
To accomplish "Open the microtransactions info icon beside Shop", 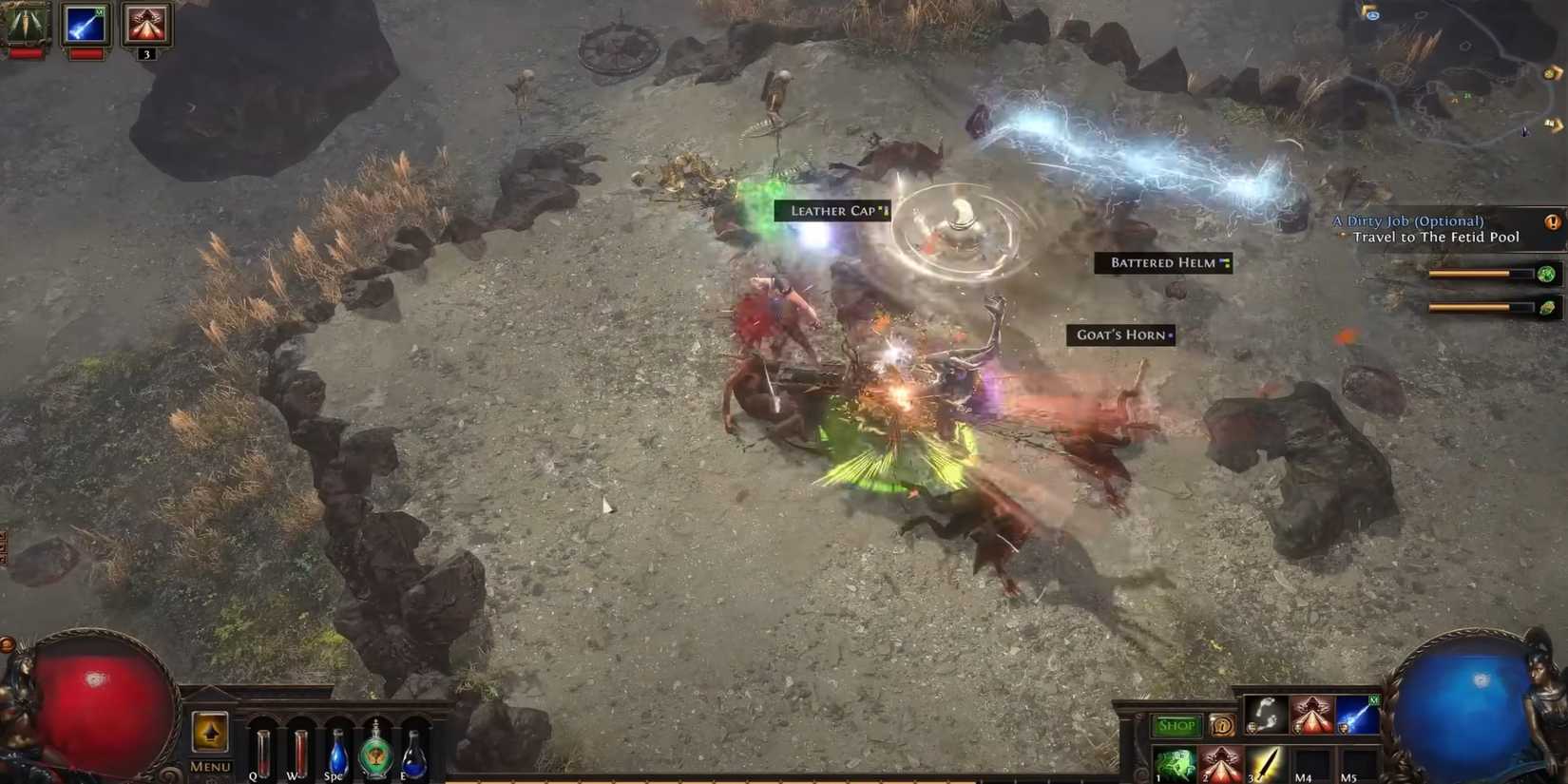I will [x=1223, y=726].
